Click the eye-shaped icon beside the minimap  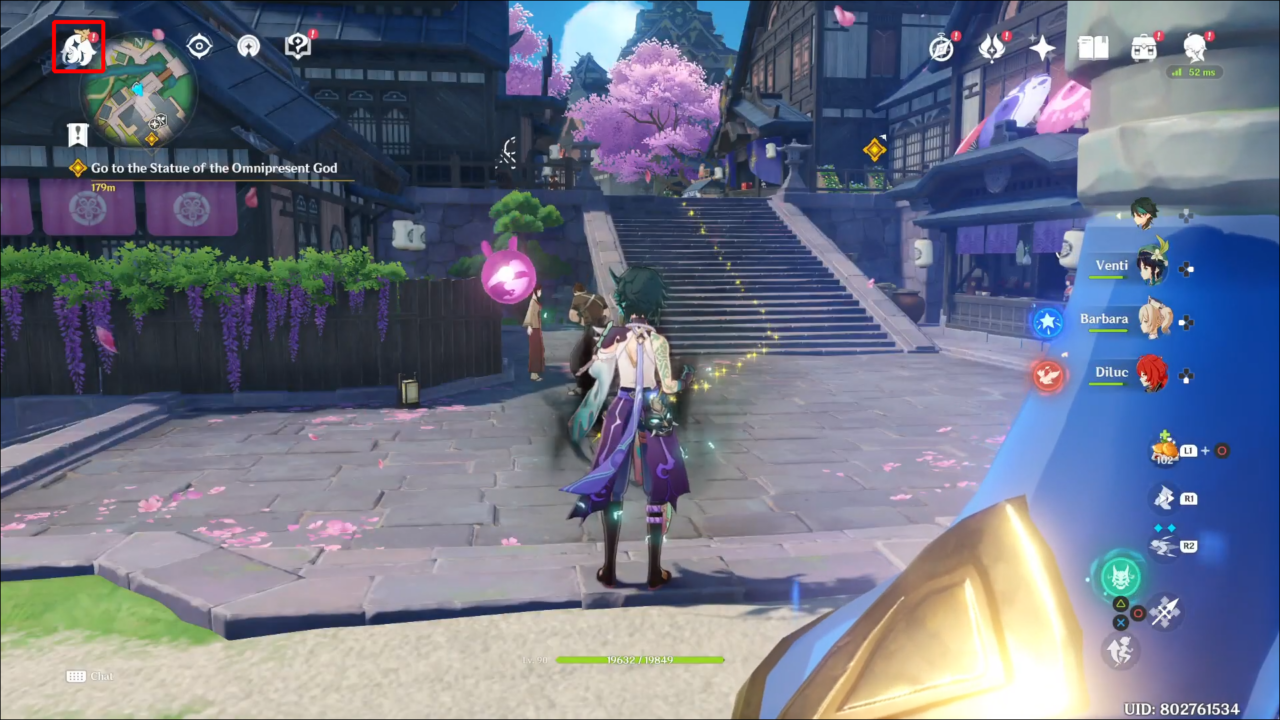click(x=200, y=46)
